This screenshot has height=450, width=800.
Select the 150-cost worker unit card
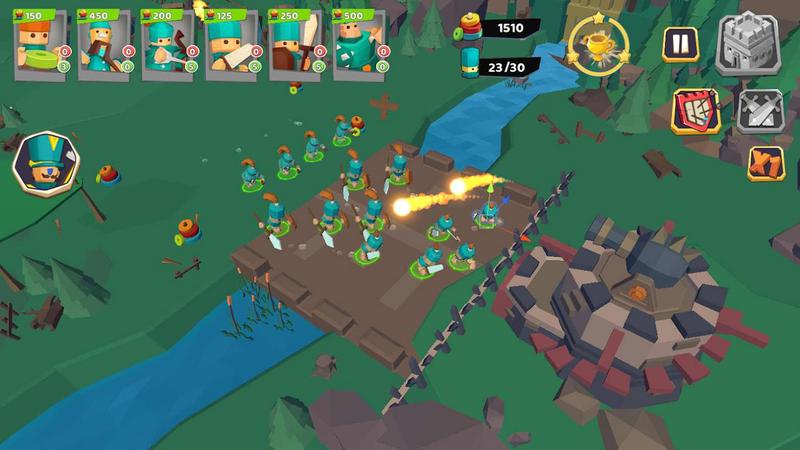click(x=40, y=45)
